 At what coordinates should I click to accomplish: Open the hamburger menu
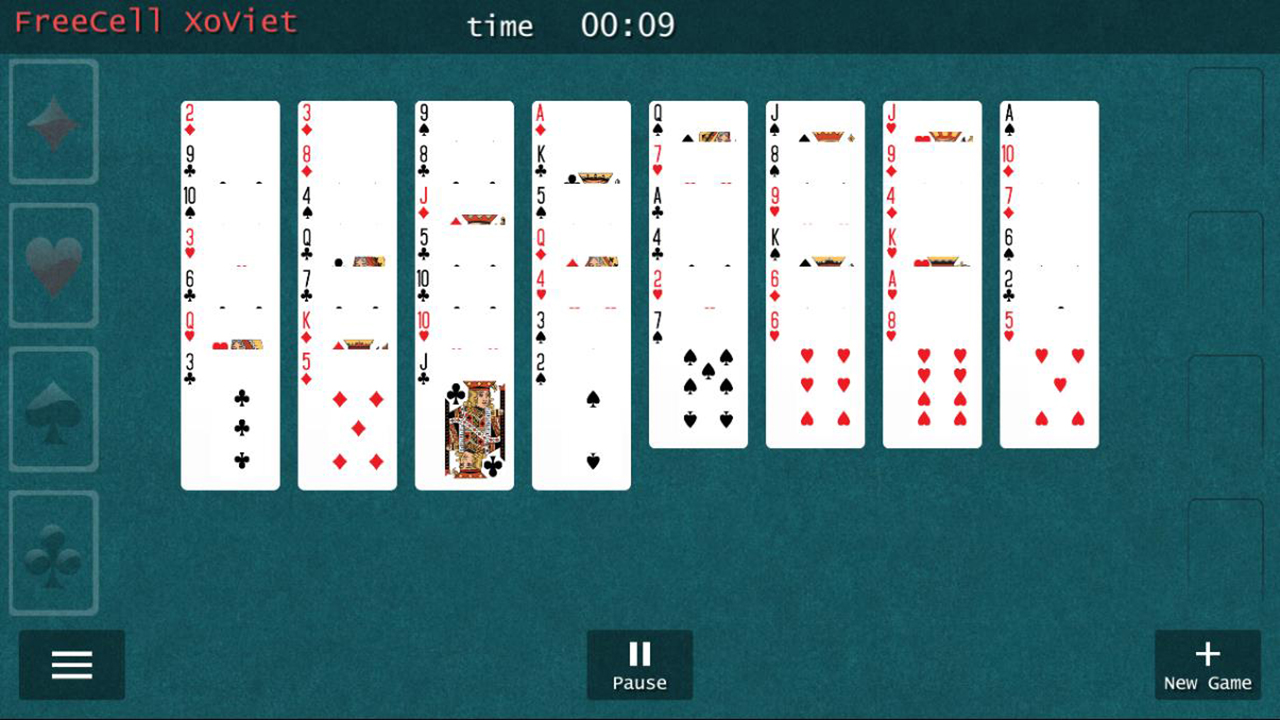pyautogui.click(x=71, y=665)
